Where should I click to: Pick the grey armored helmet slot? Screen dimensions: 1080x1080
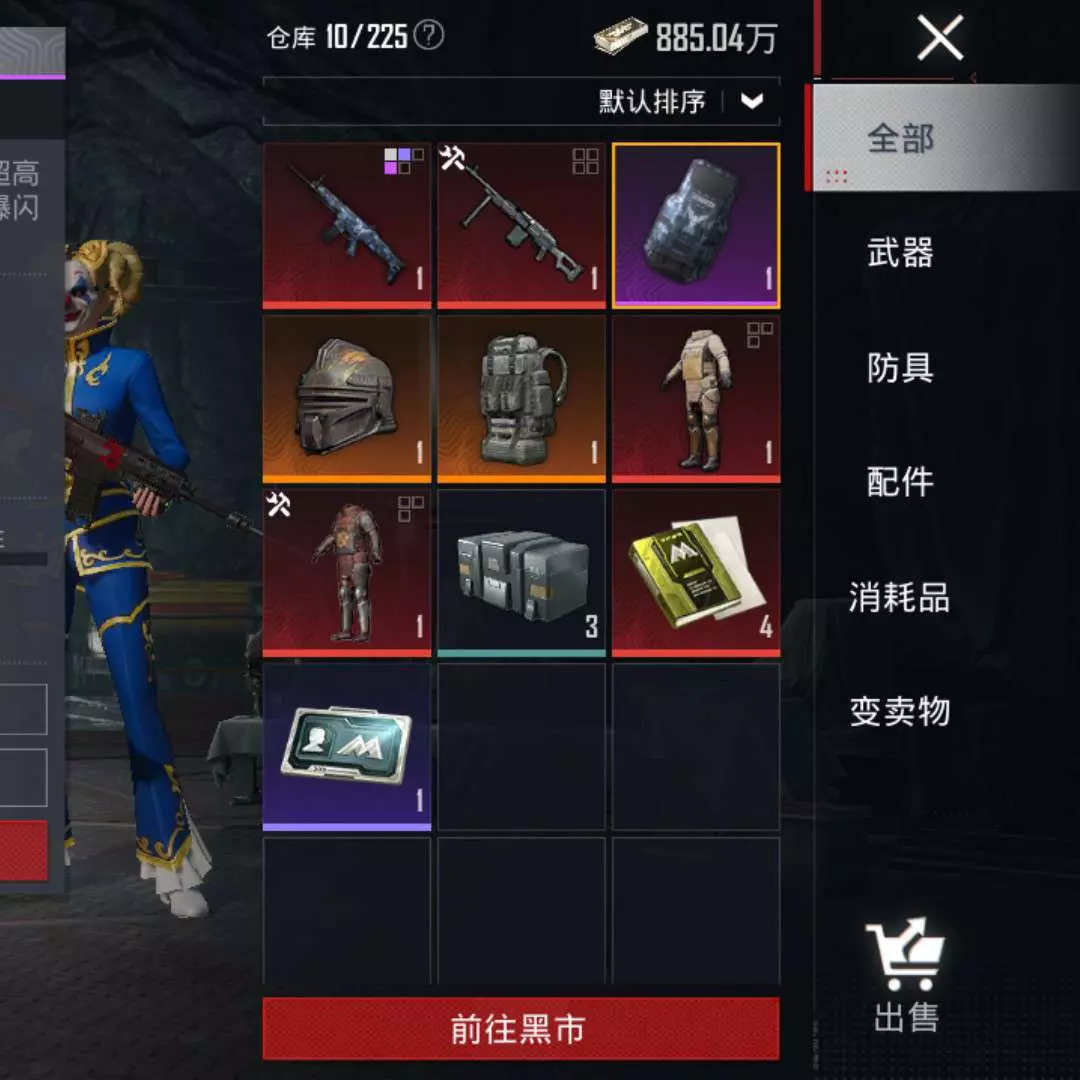(347, 399)
